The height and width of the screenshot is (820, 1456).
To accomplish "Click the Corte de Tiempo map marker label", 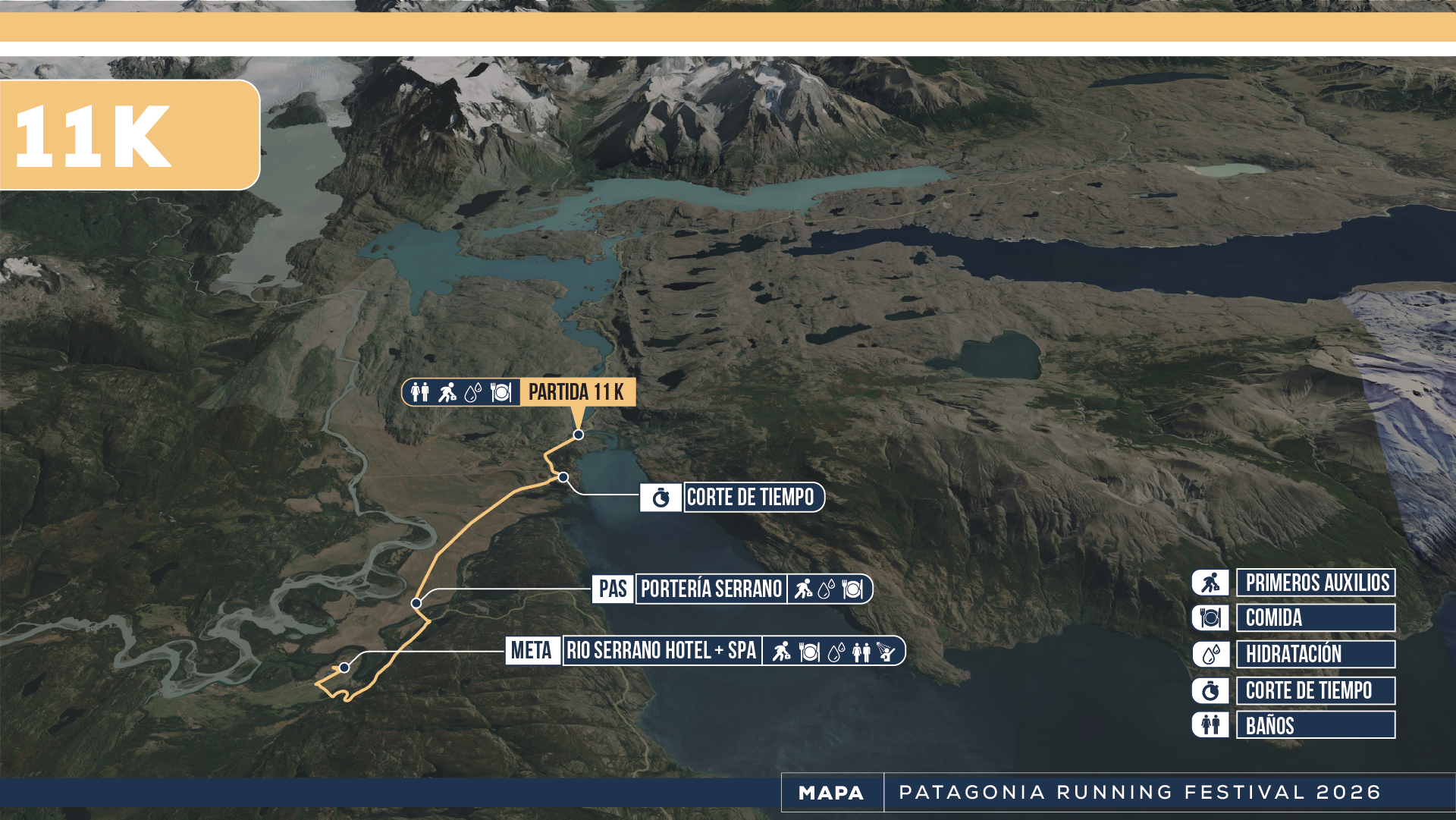I will point(752,498).
